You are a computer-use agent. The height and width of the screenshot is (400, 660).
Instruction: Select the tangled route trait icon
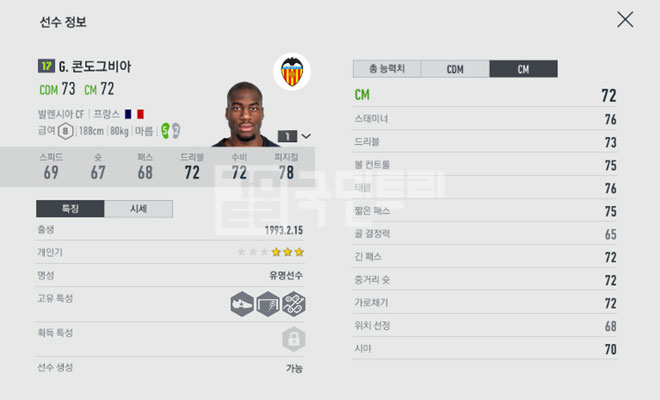pos(293,305)
